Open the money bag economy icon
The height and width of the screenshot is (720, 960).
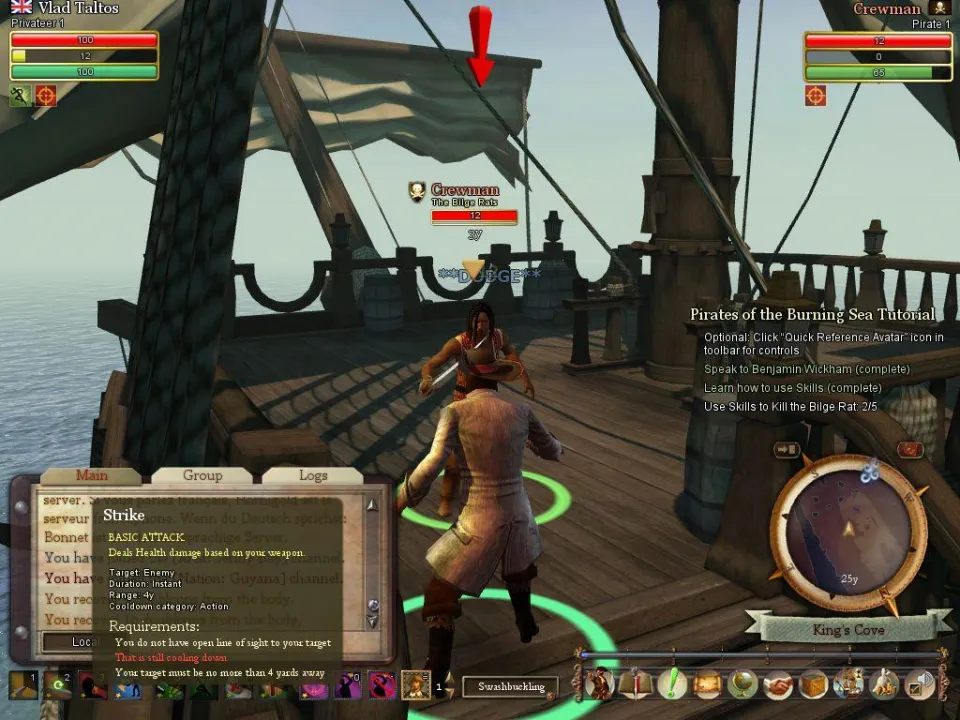885,684
